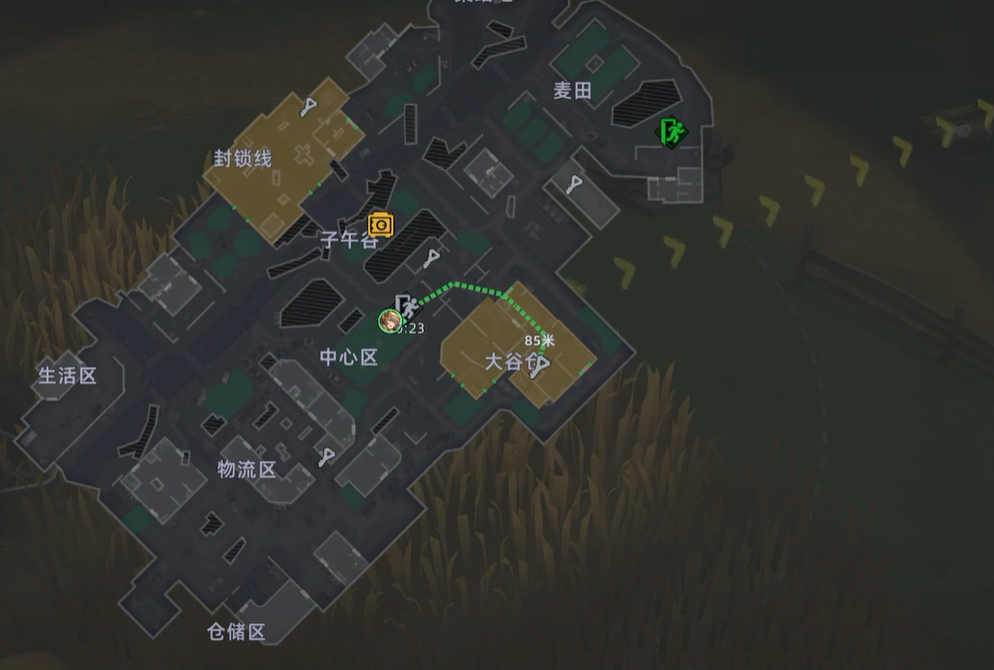The height and width of the screenshot is (670, 994).
Task: Select the 生活区 area label
Action: coord(67,376)
